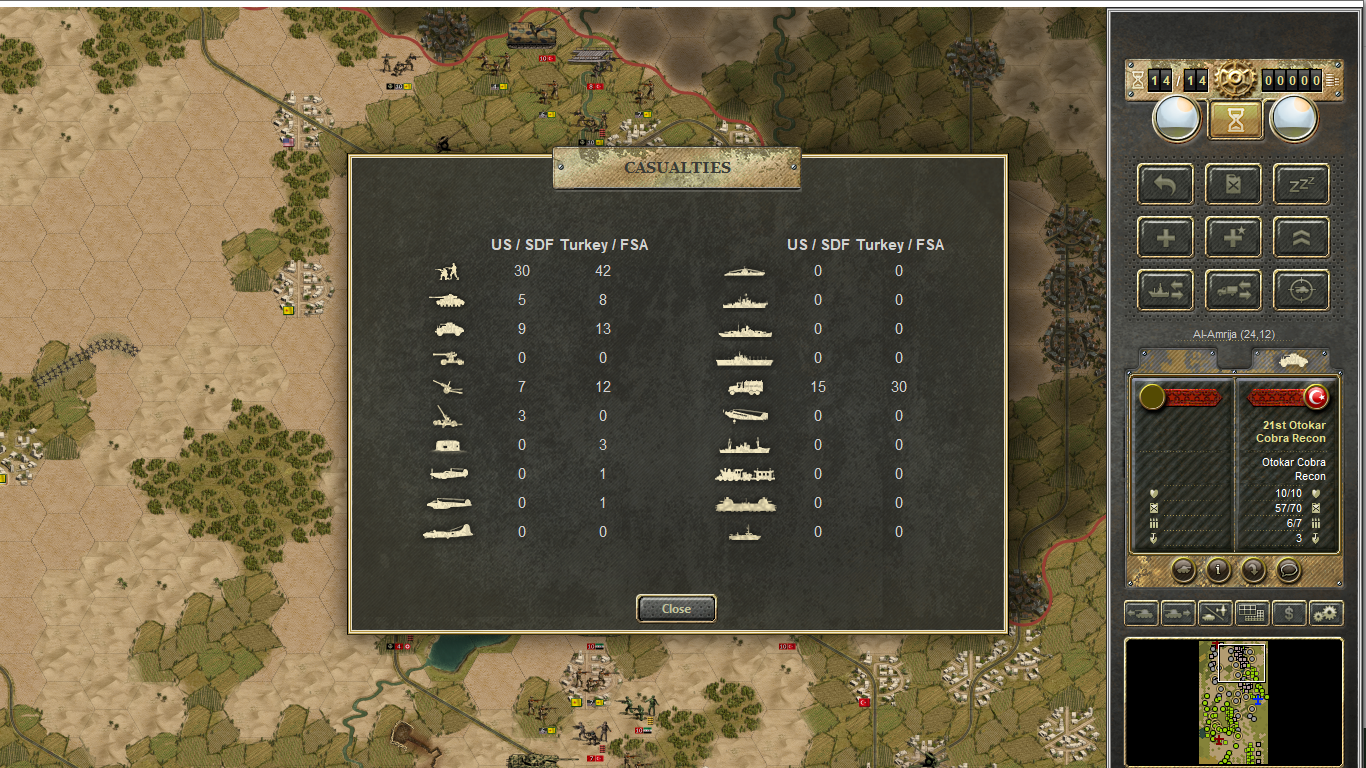Screen dimensions: 1366x768
Task: Select the previous unit with the left-arrow tank
Action: tap(1141, 613)
